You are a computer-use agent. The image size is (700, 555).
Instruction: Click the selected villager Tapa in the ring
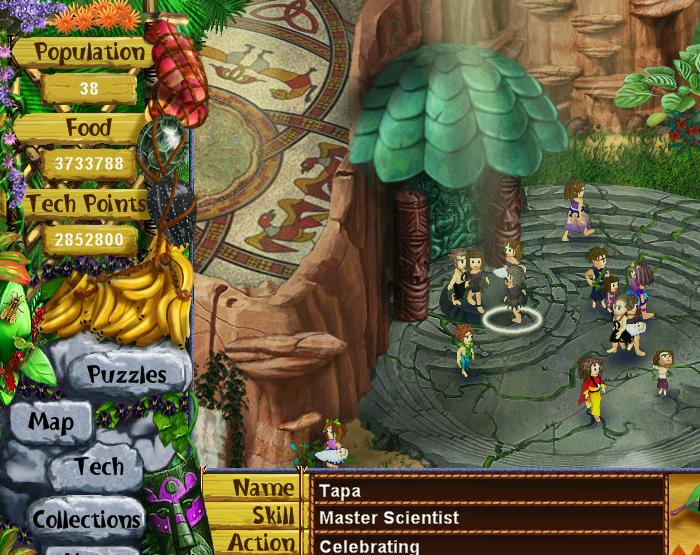[514, 297]
